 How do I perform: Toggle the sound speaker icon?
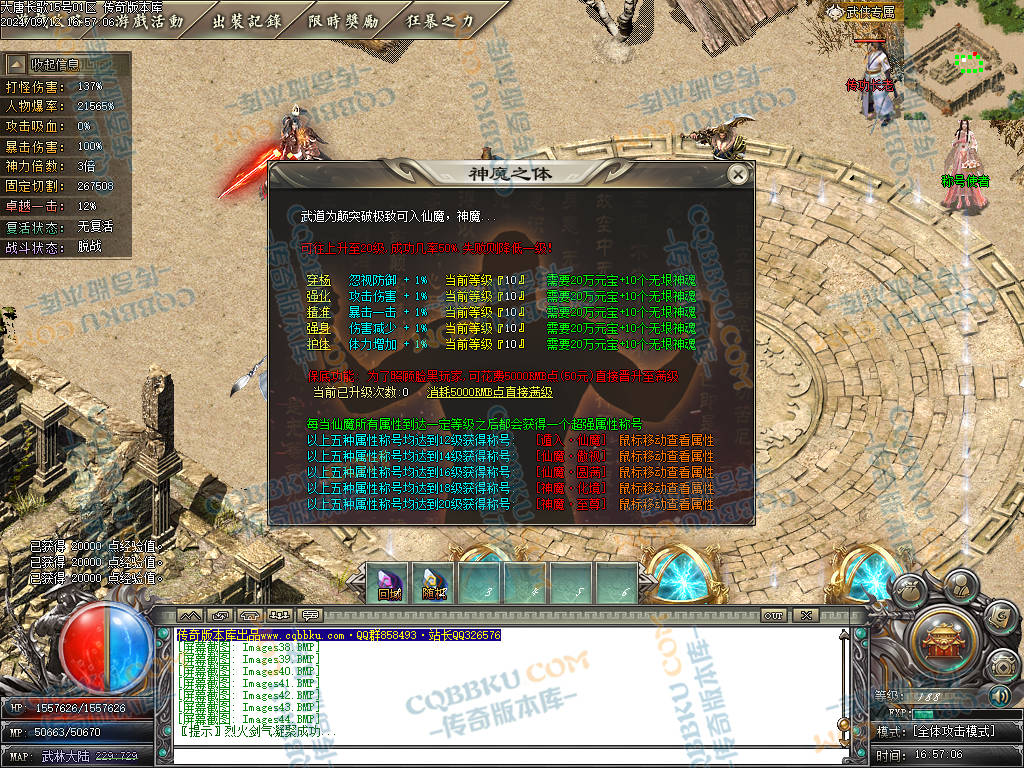tap(999, 695)
